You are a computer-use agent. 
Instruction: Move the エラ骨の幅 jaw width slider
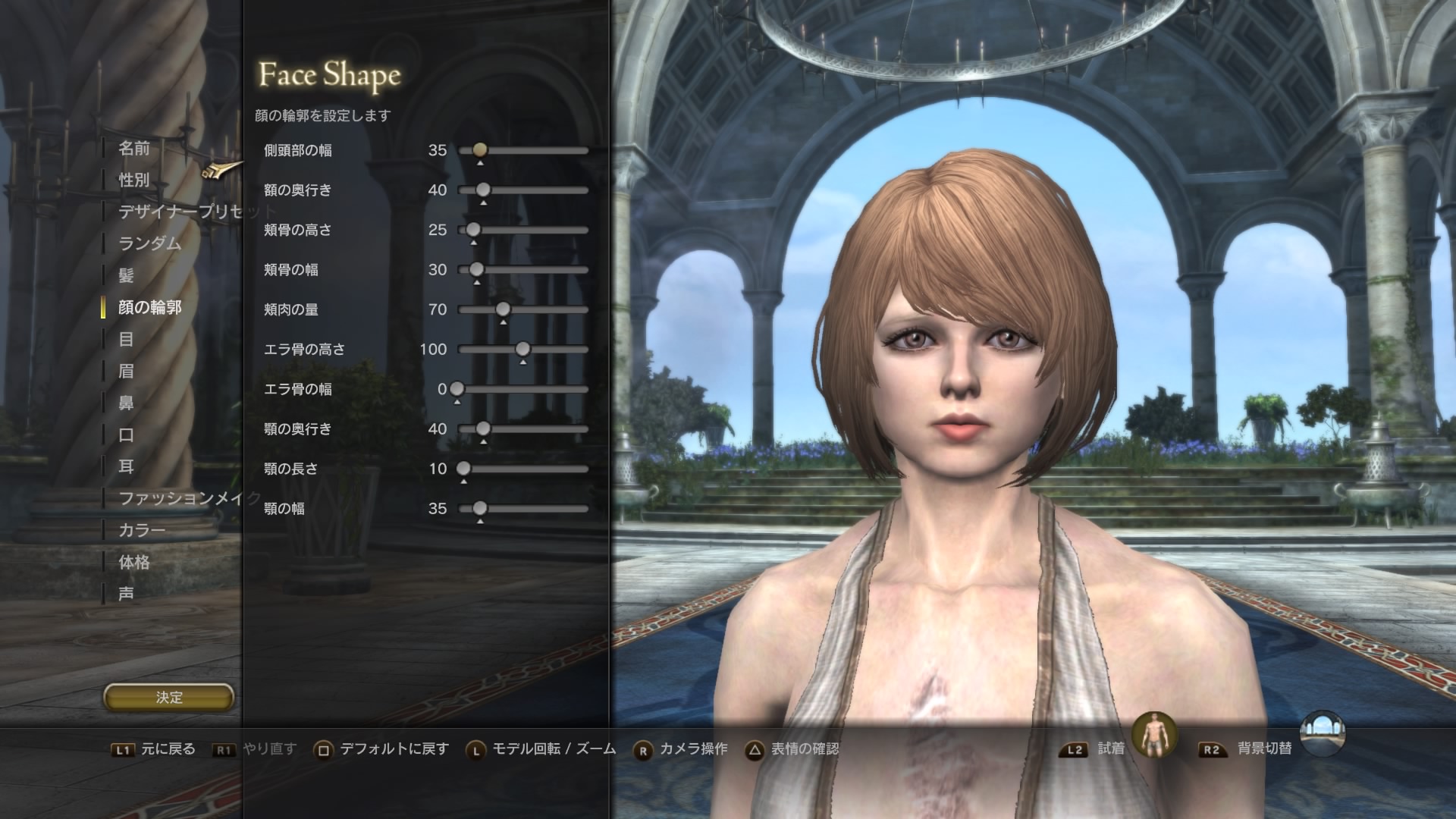point(457,389)
